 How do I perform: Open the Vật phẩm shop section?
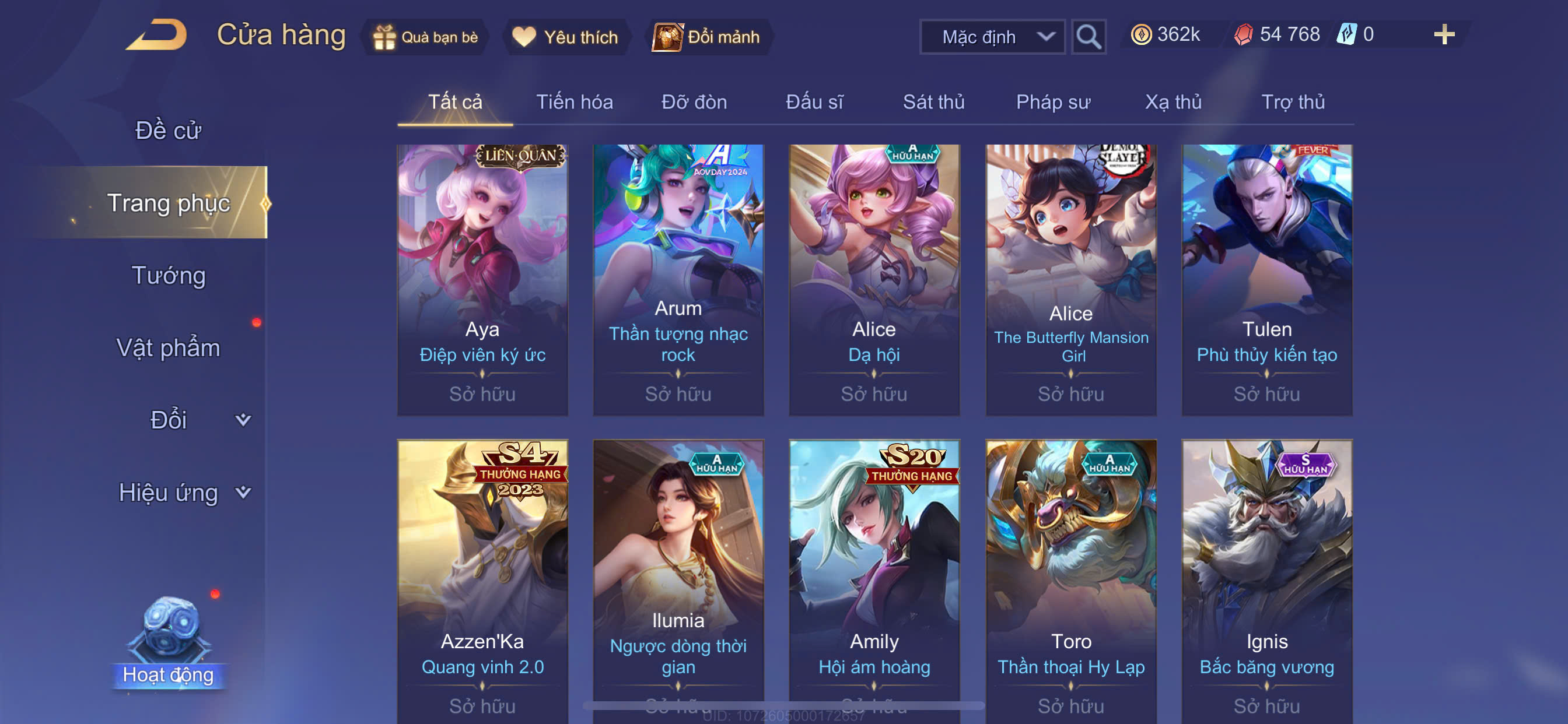coord(168,347)
